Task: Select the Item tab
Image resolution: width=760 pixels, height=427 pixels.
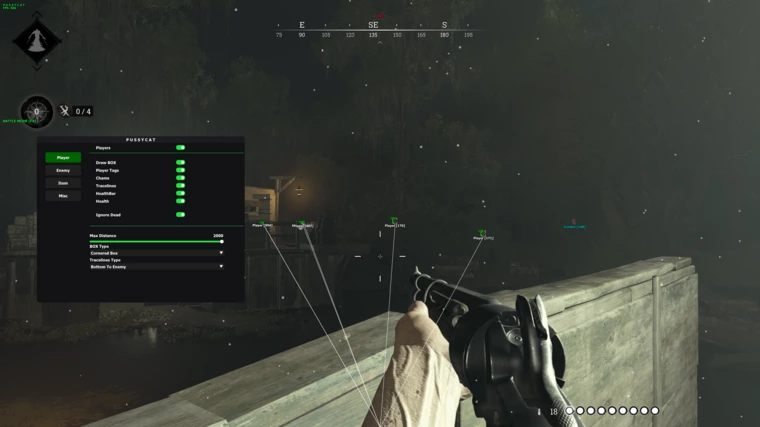Action: tap(63, 183)
